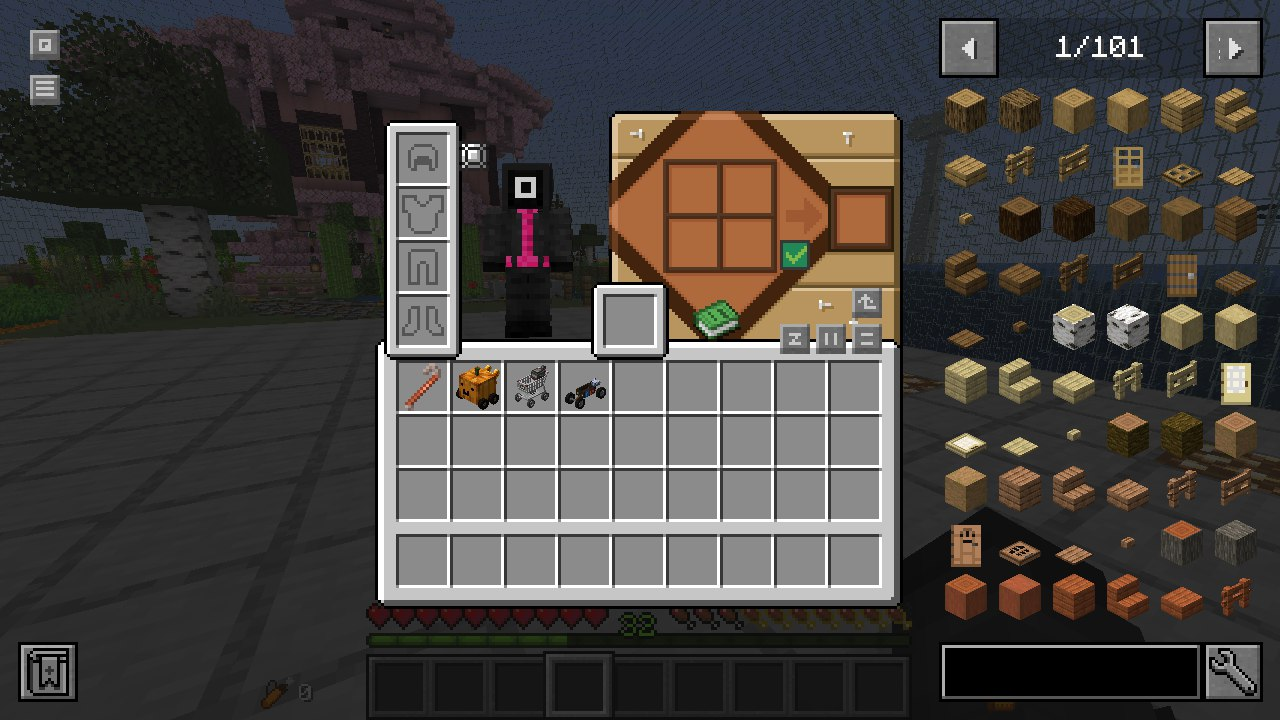Open the three-line list menu button
This screenshot has width=1280, height=720.
pyautogui.click(x=44, y=89)
